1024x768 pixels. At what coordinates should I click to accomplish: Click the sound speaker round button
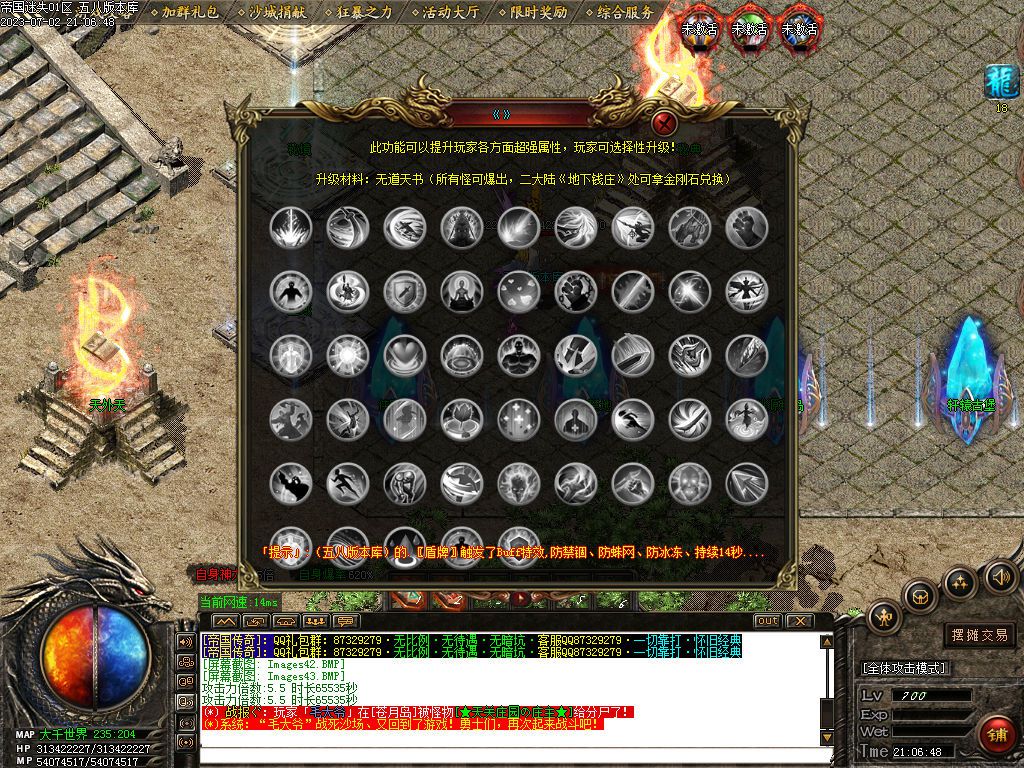tap(1000, 576)
